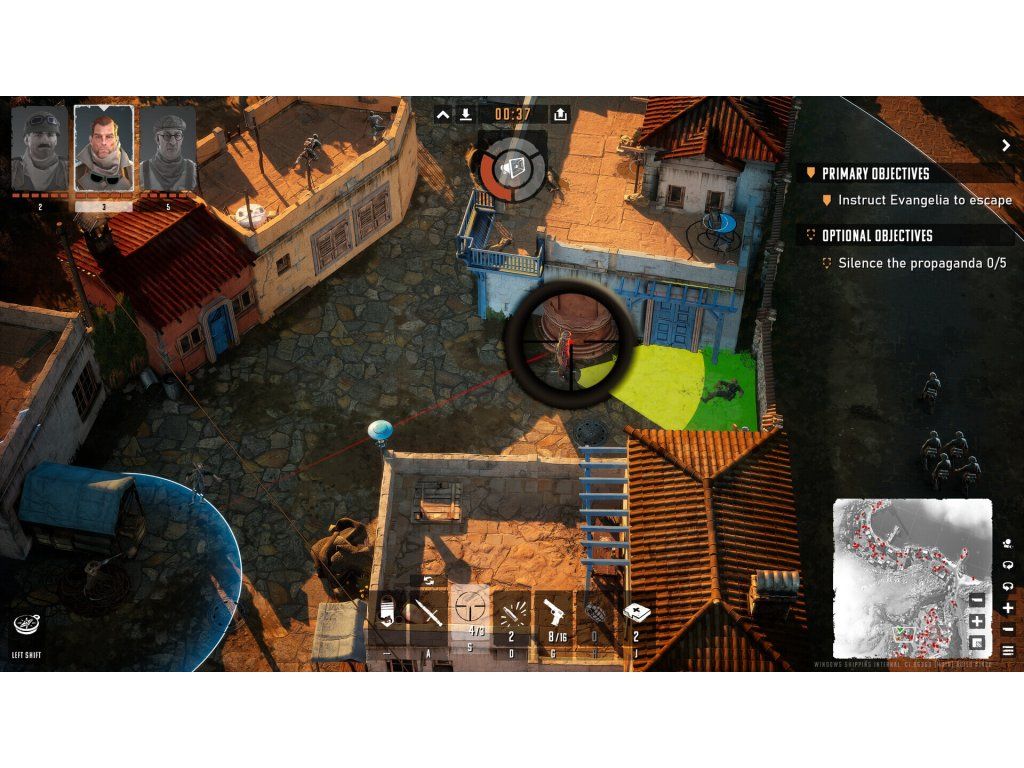Click the quick save download-arrow button
Viewport: 1024px width, 768px height.
(465, 115)
